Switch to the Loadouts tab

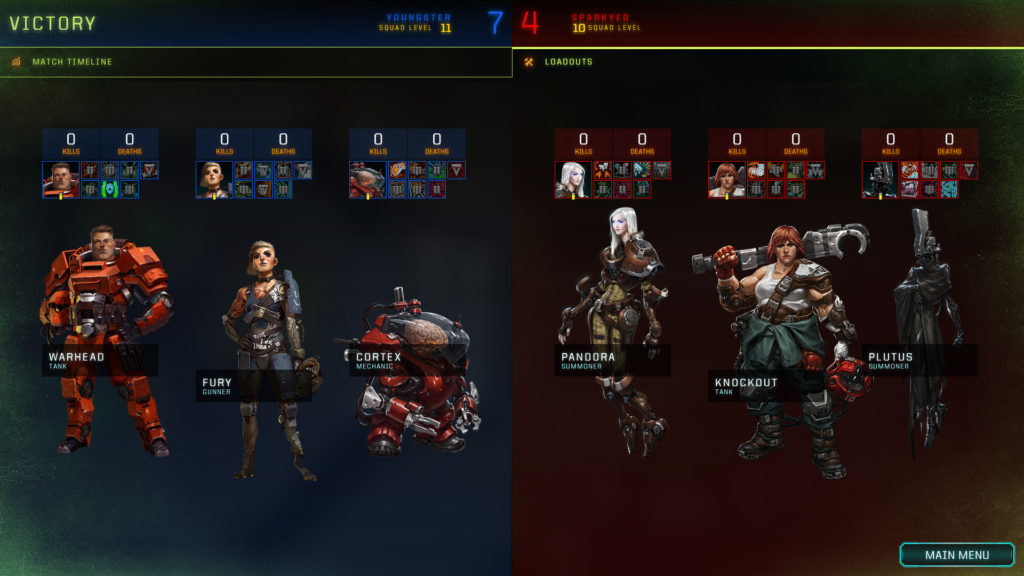tap(569, 62)
